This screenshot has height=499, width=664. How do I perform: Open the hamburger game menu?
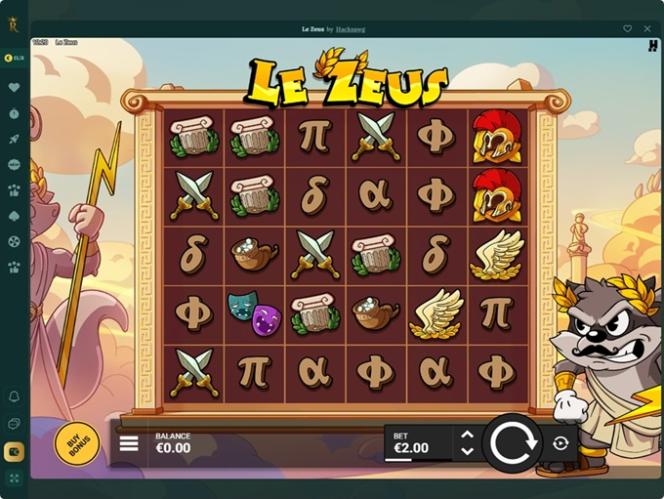click(130, 443)
